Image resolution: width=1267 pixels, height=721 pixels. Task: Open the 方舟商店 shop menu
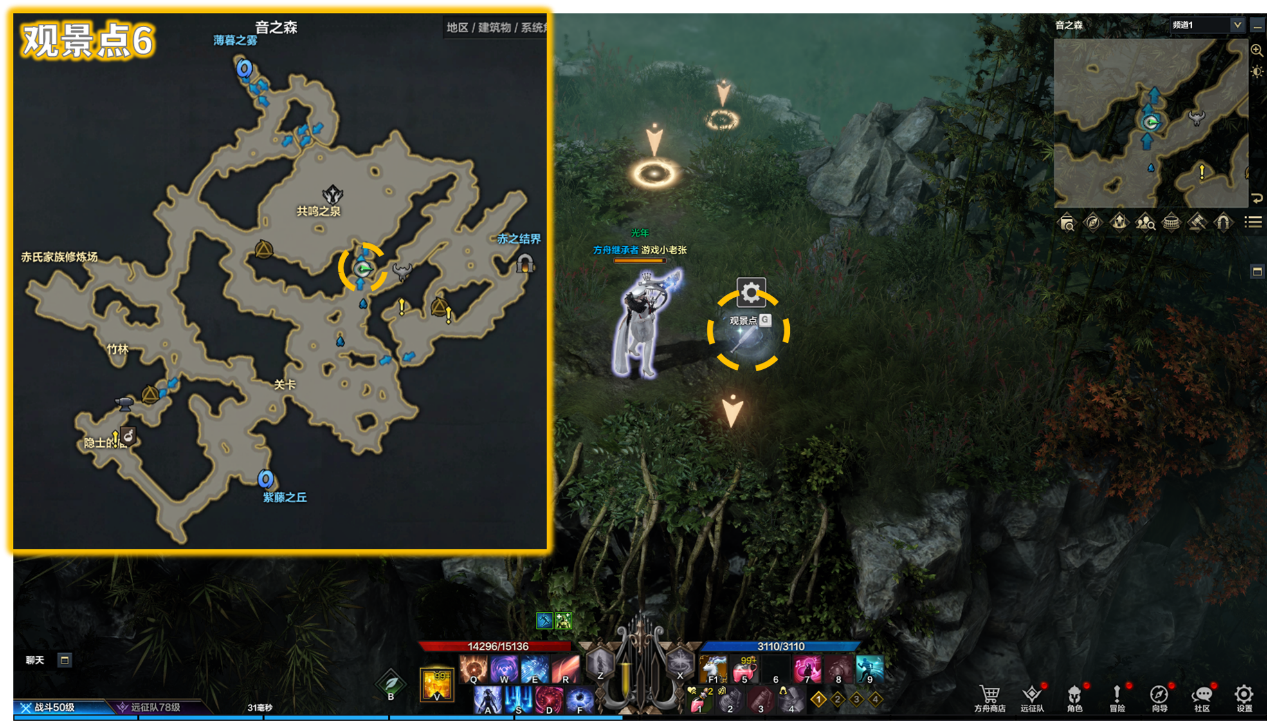coord(990,695)
